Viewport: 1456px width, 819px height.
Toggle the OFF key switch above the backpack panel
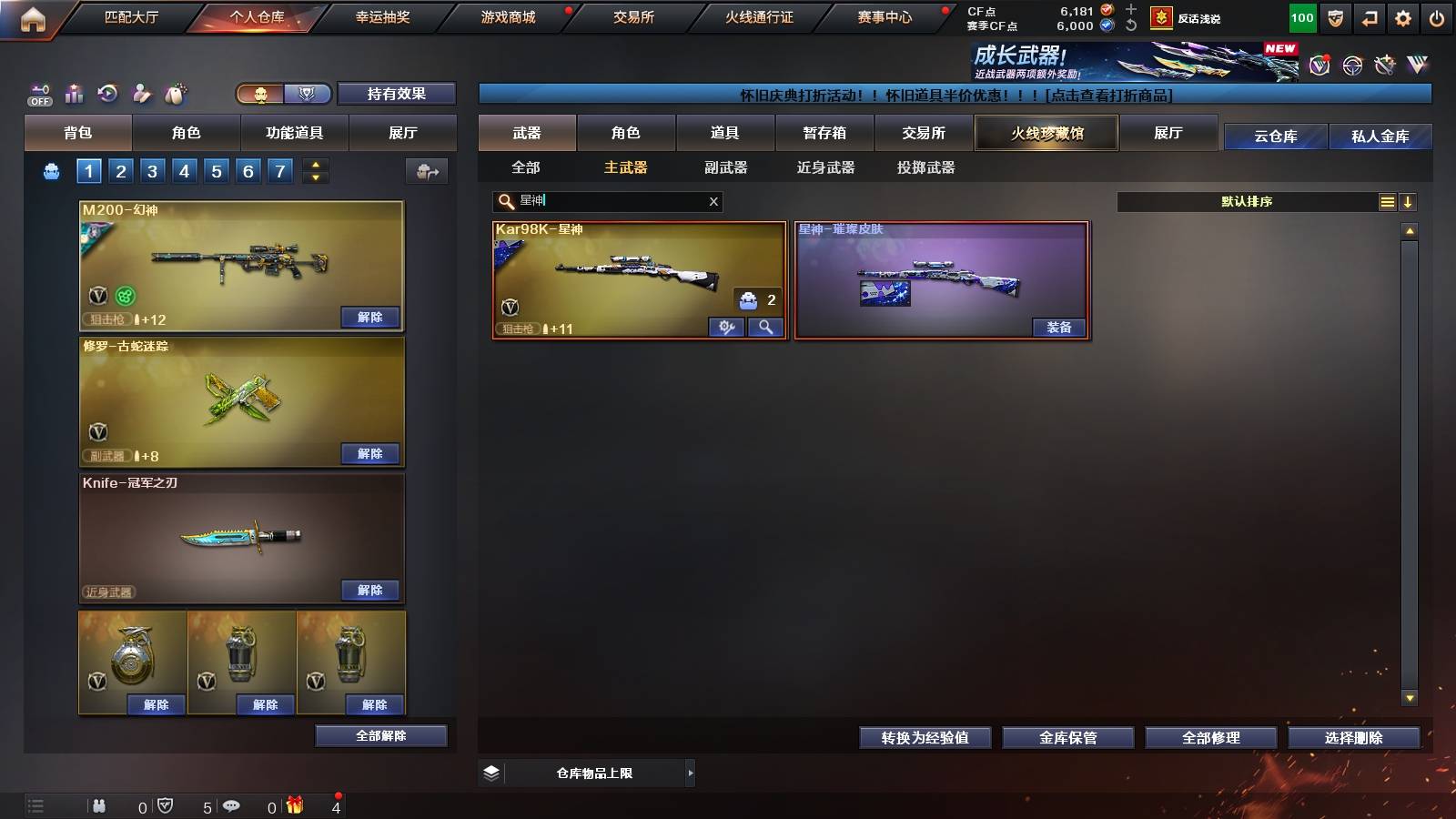38,94
